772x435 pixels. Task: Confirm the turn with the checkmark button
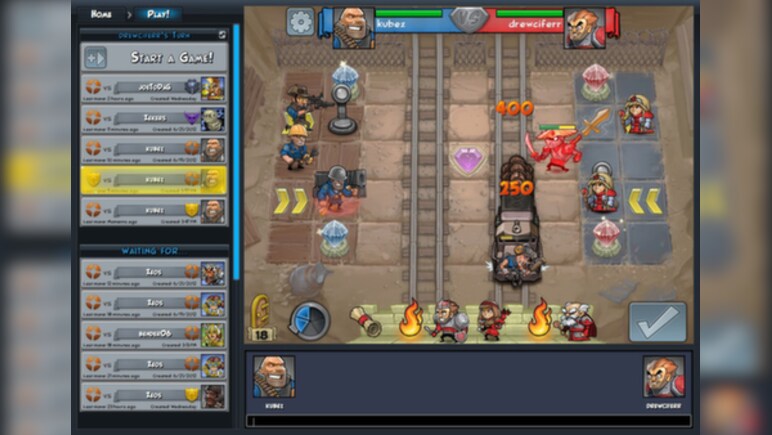(657, 321)
